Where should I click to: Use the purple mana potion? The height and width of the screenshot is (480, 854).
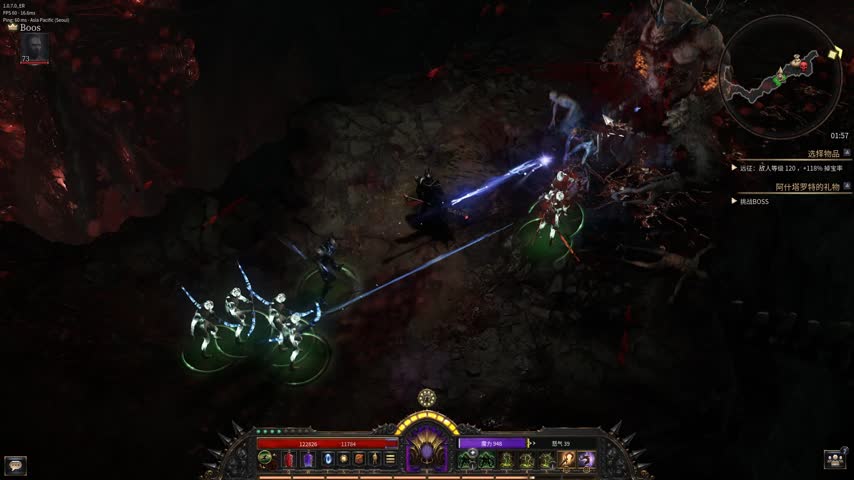pyautogui.click(x=308, y=459)
